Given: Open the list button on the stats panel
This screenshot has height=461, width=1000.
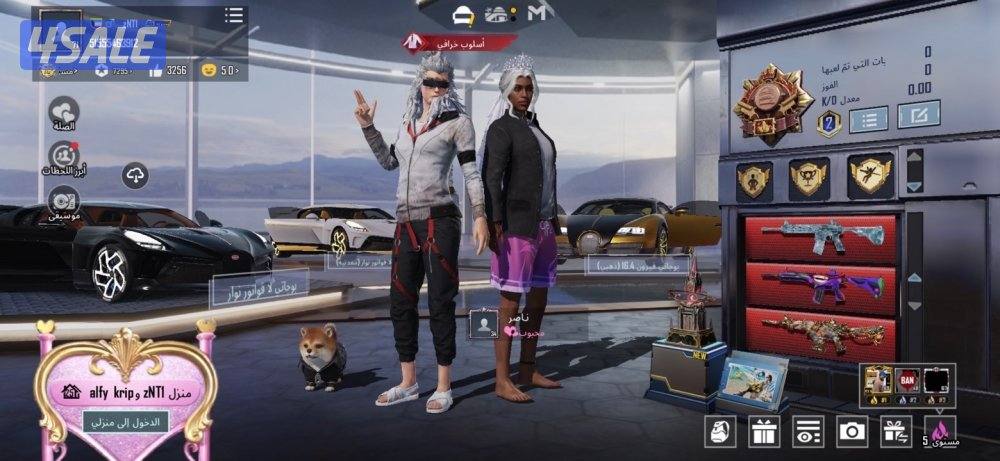Looking at the screenshot, I should tap(868, 119).
